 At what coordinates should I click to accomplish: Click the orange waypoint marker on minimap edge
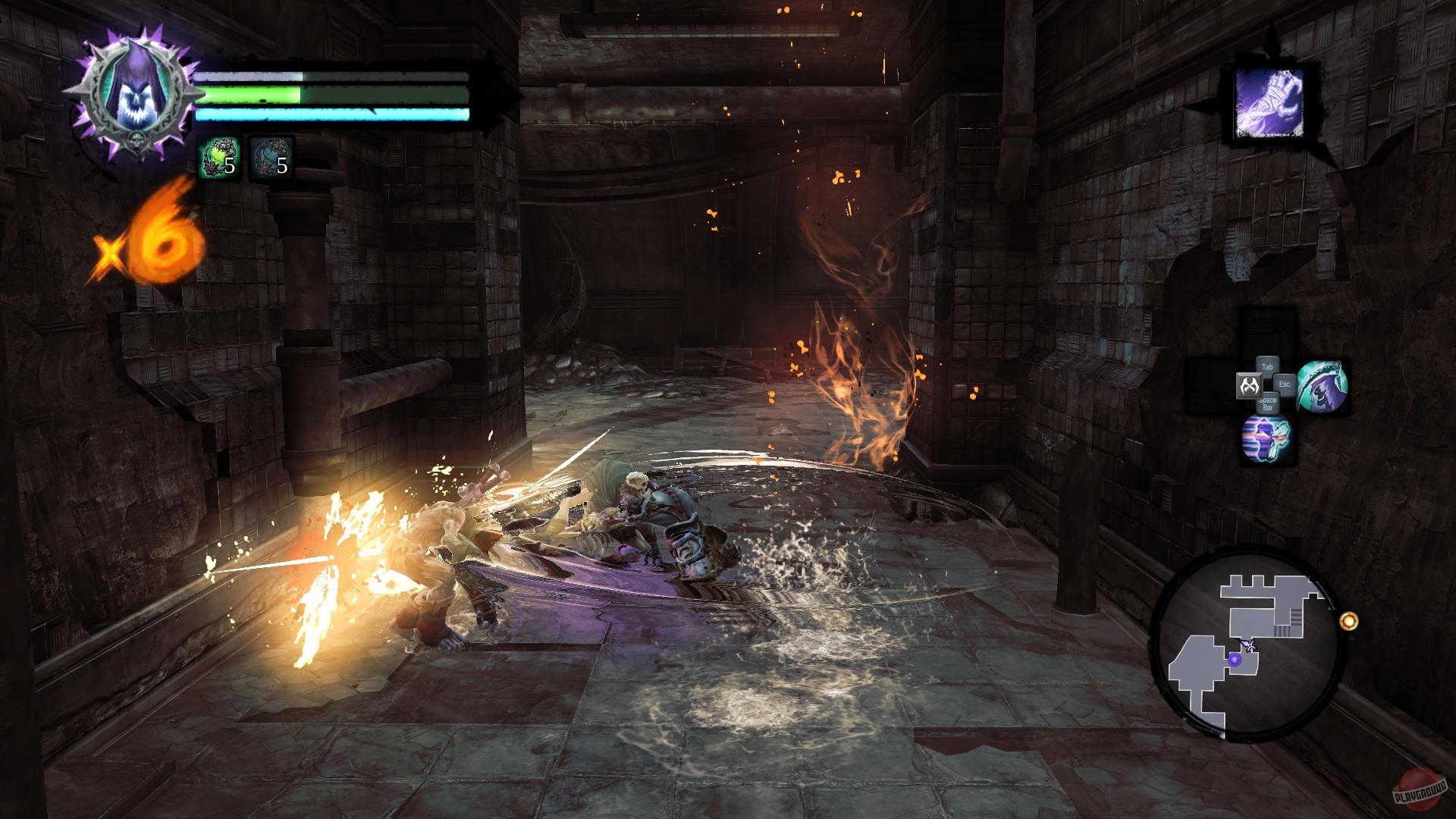(x=1349, y=620)
